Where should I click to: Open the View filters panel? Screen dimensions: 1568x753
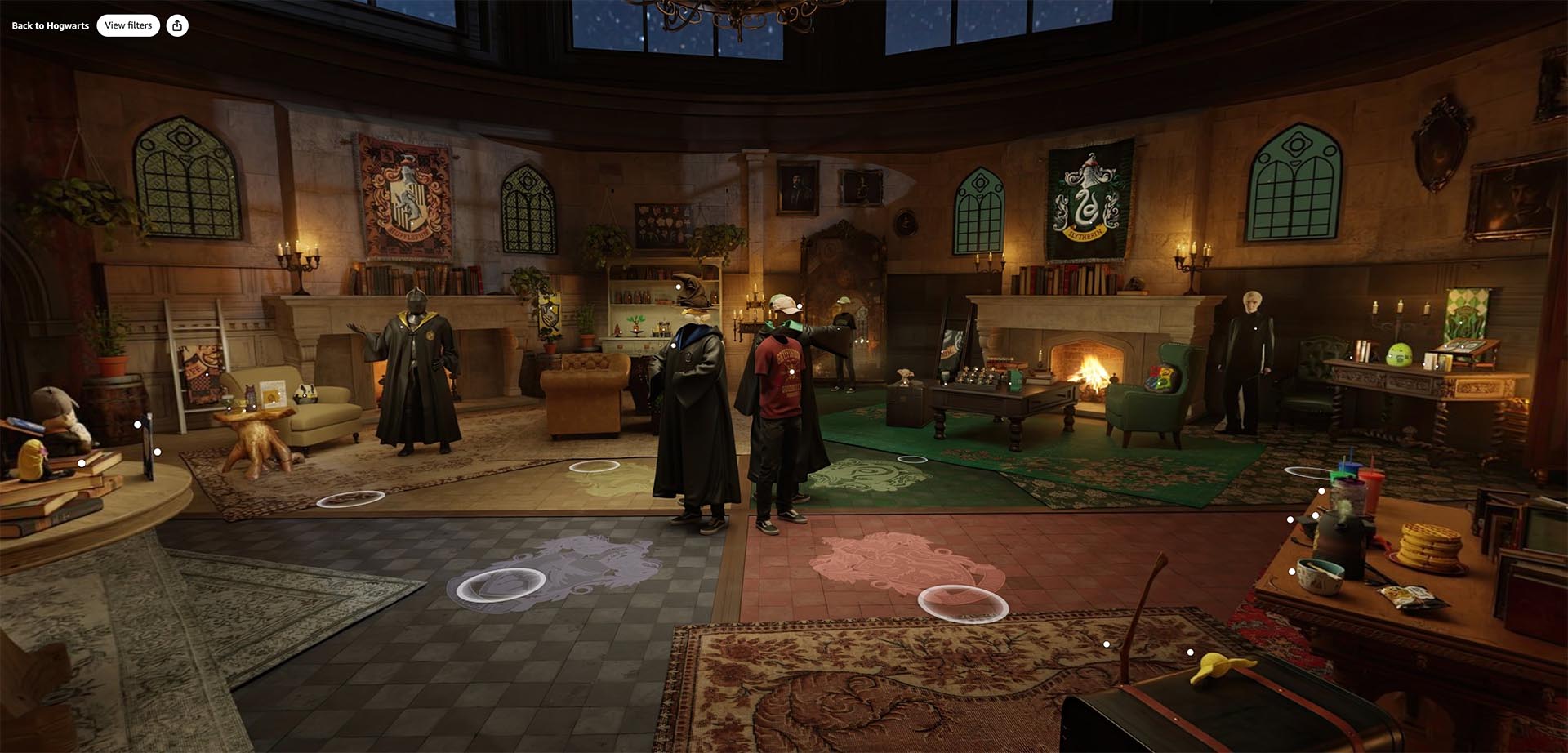click(128, 25)
